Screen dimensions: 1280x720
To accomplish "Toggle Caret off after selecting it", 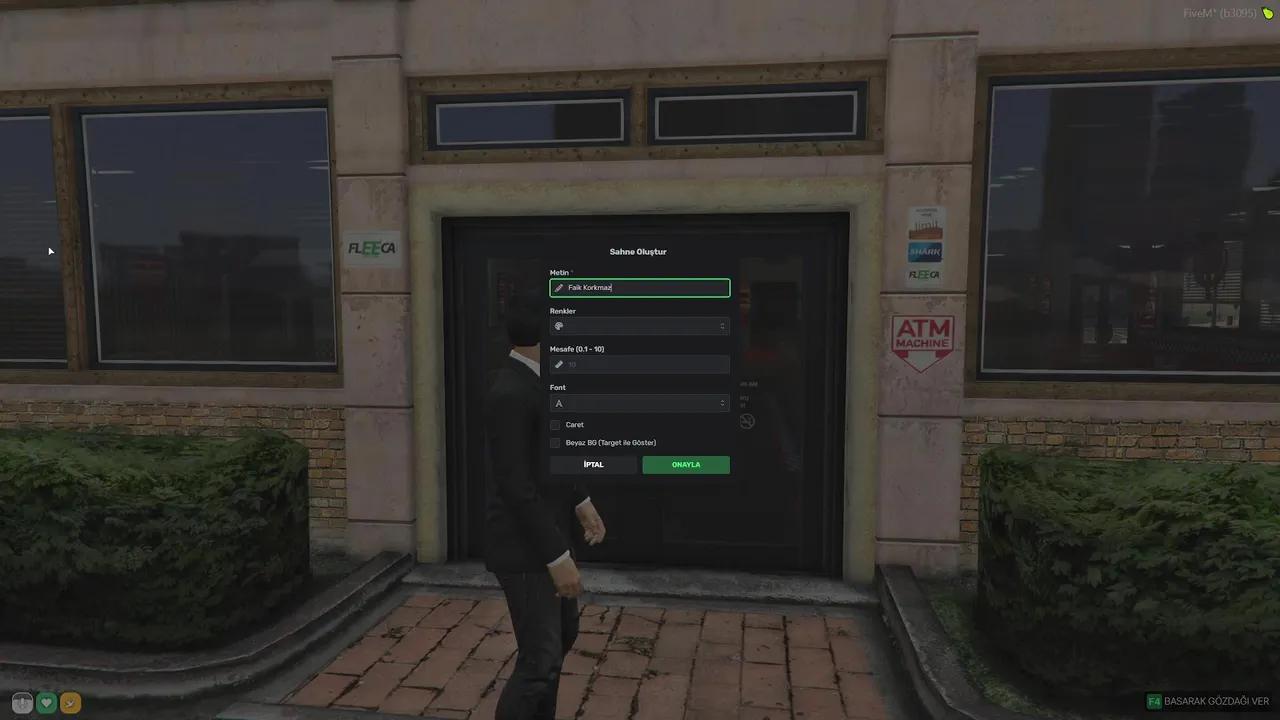I will pyautogui.click(x=556, y=424).
